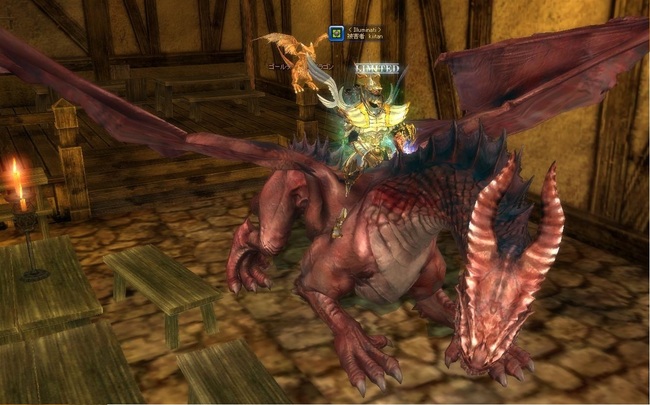Select the Illuminati player nameplate

pos(365,32)
